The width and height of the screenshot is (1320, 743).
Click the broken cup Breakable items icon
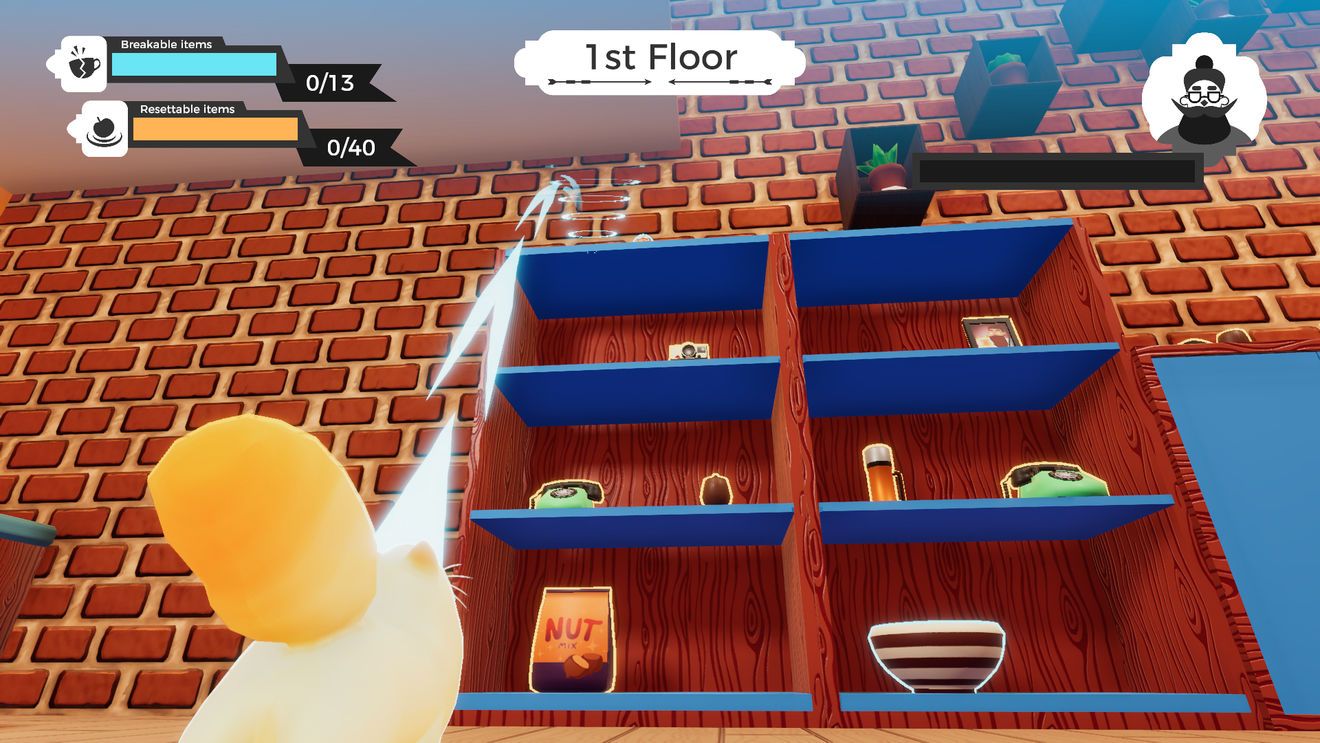click(x=84, y=65)
